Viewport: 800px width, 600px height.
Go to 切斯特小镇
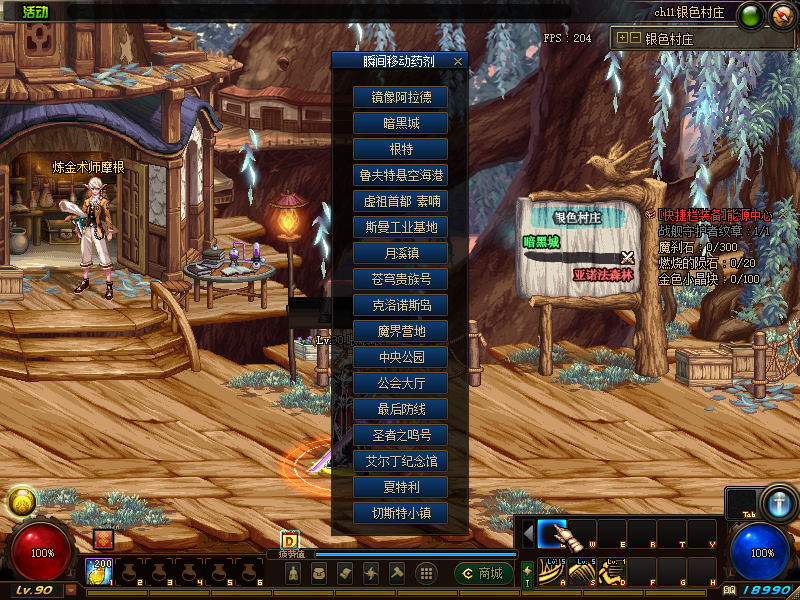pyautogui.click(x=400, y=513)
